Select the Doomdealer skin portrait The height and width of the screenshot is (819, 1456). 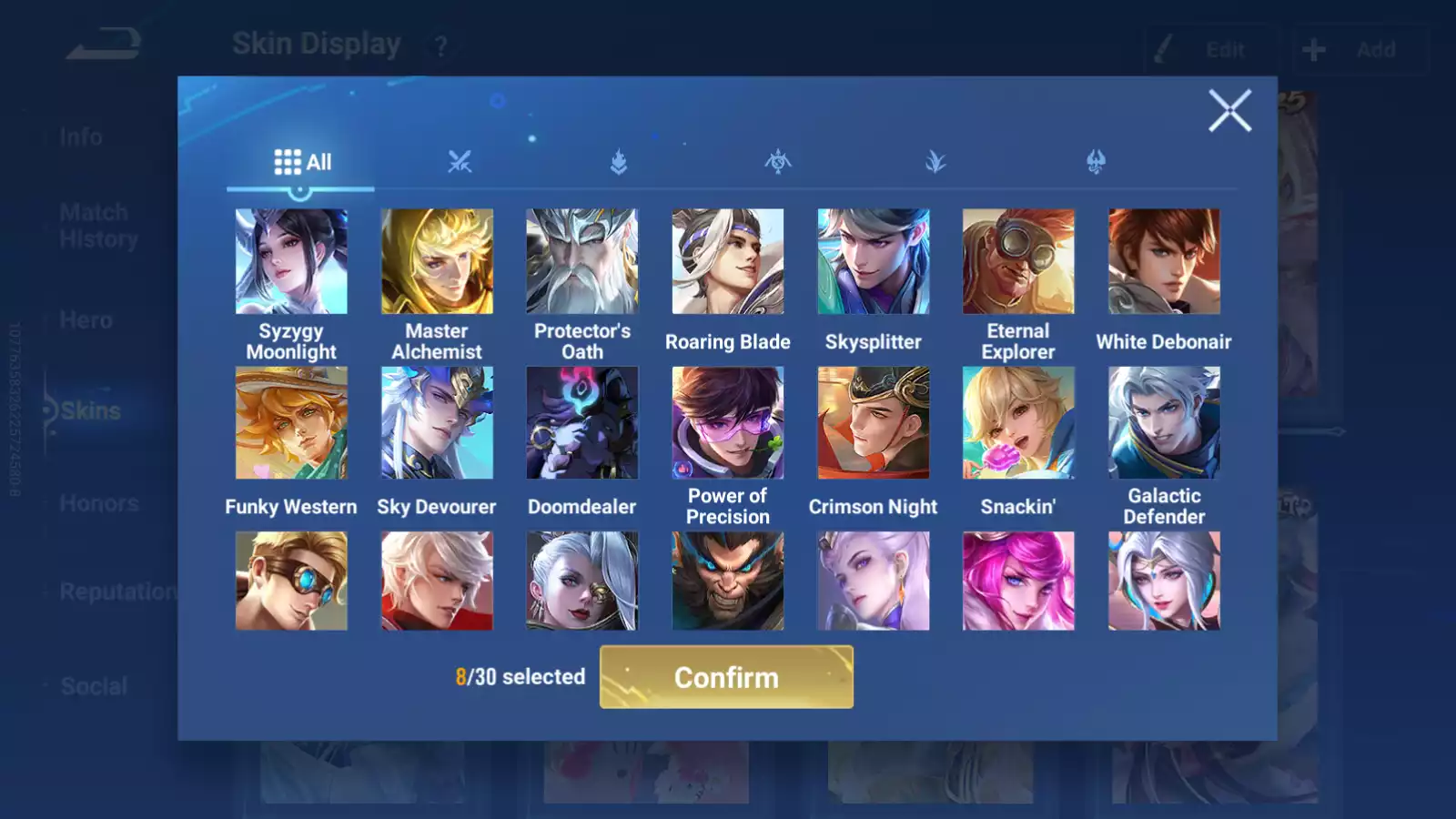(582, 423)
